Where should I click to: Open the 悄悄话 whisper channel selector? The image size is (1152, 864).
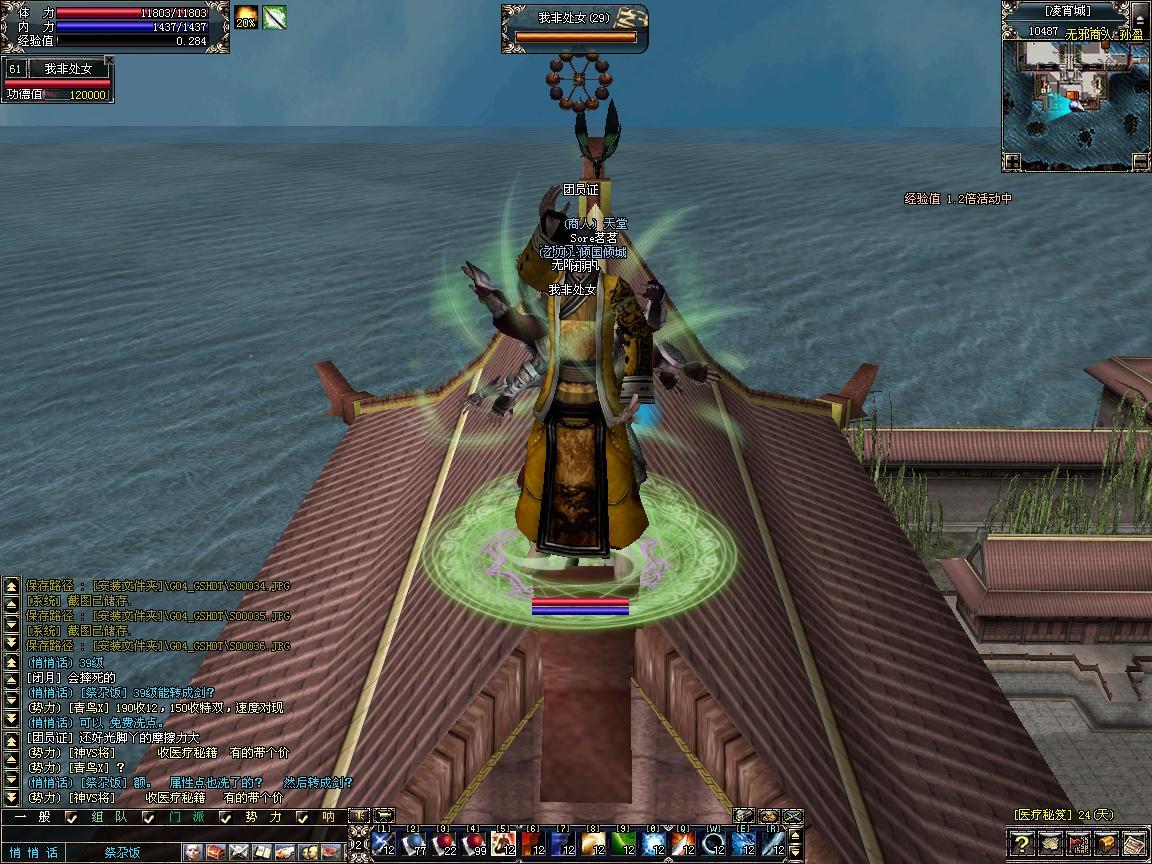pos(33,852)
